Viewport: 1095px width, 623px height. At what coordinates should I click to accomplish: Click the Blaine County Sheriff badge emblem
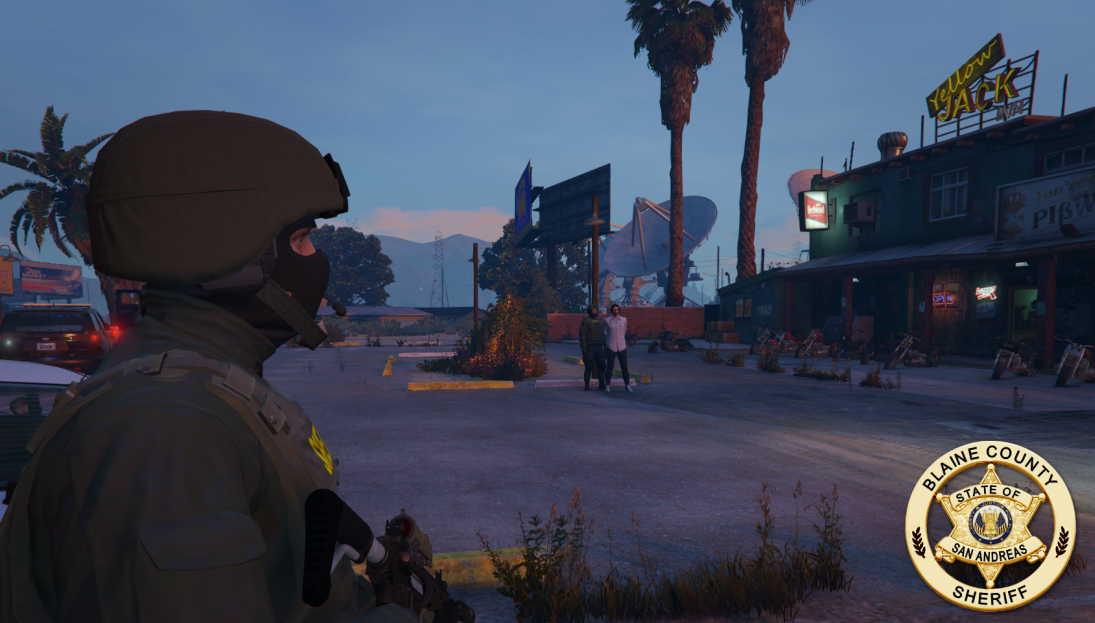pos(989,525)
